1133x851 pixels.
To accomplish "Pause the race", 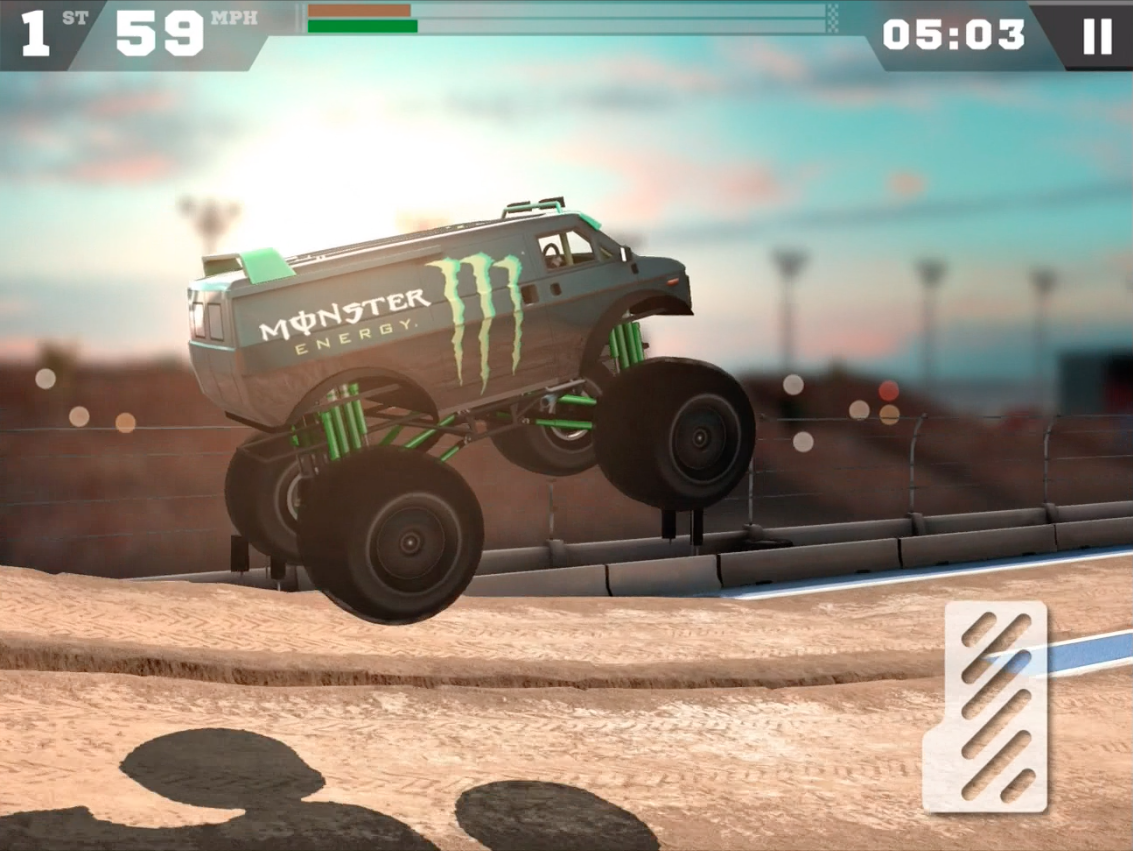I will 1096,36.
